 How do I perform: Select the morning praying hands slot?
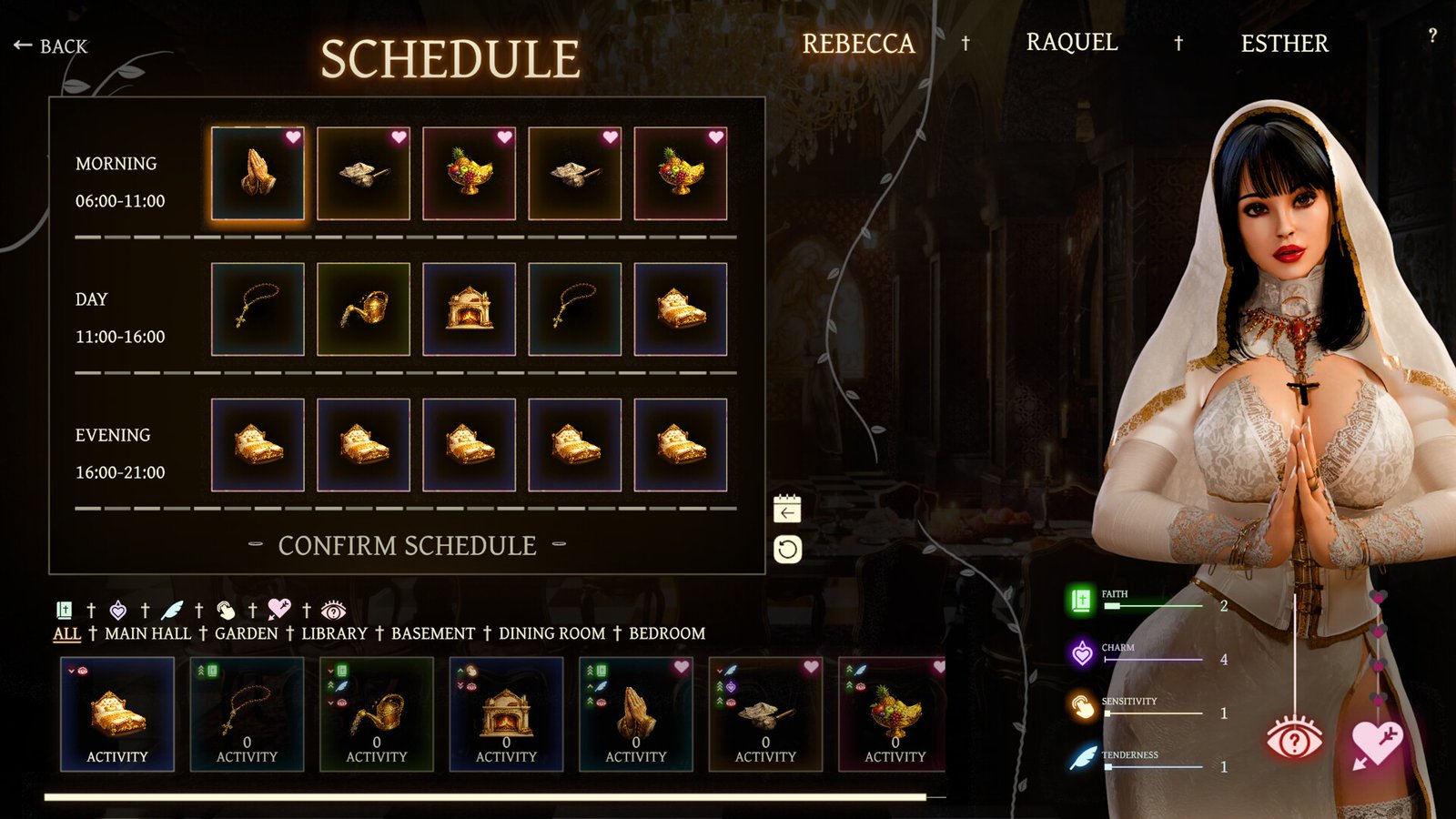tap(258, 173)
